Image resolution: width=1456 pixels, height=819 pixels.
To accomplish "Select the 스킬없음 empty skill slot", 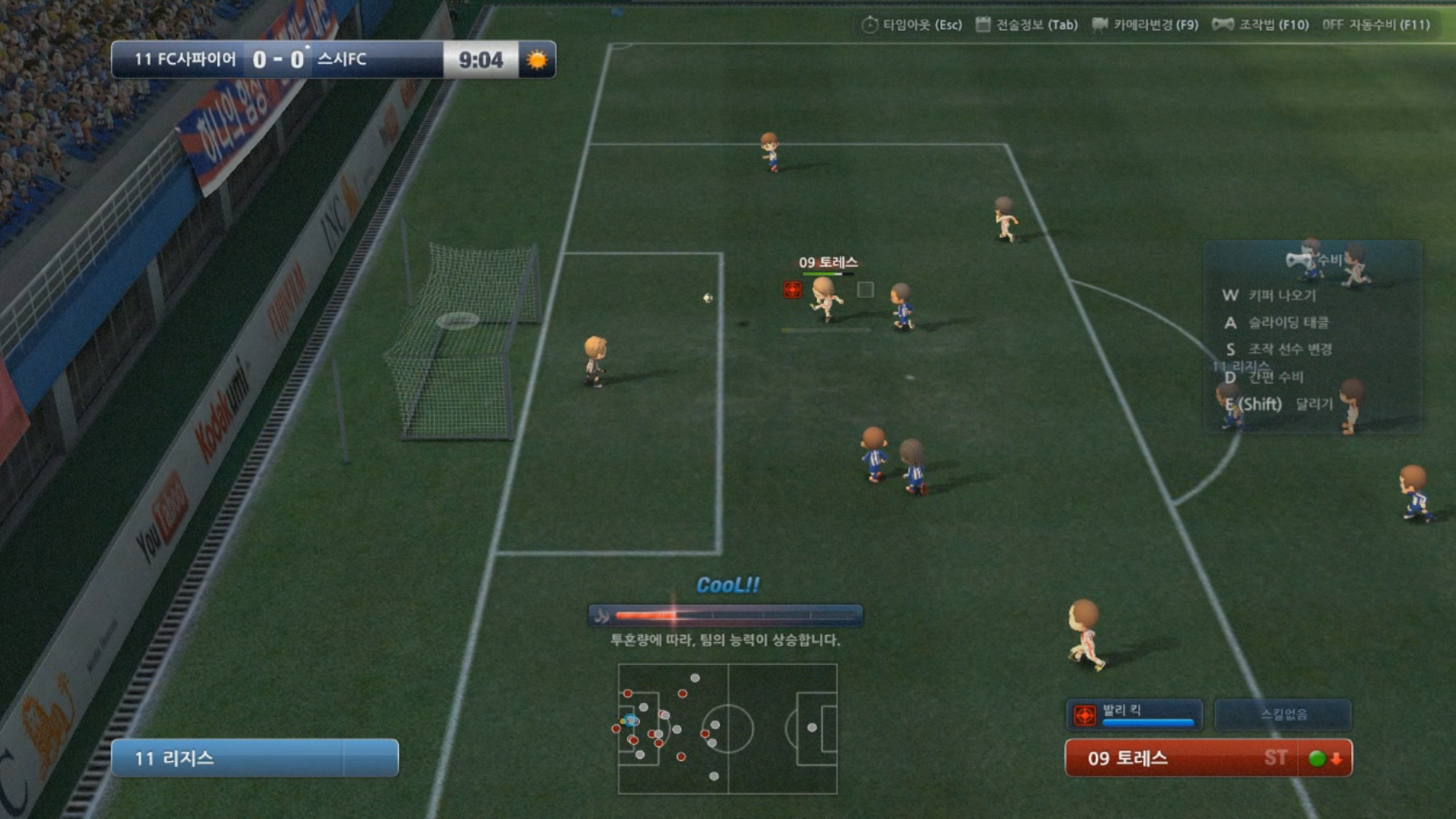I will (1283, 715).
